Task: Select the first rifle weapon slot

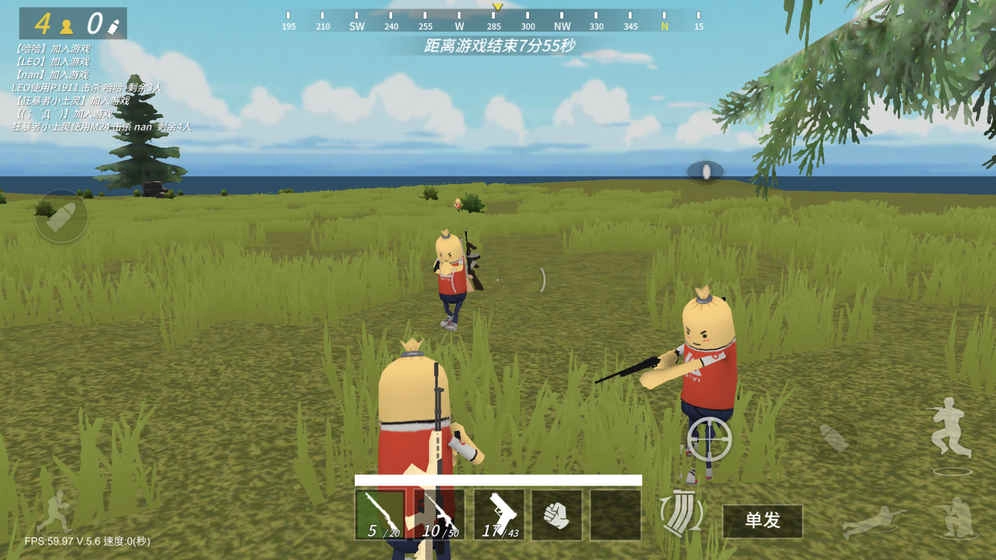Action: (380, 514)
